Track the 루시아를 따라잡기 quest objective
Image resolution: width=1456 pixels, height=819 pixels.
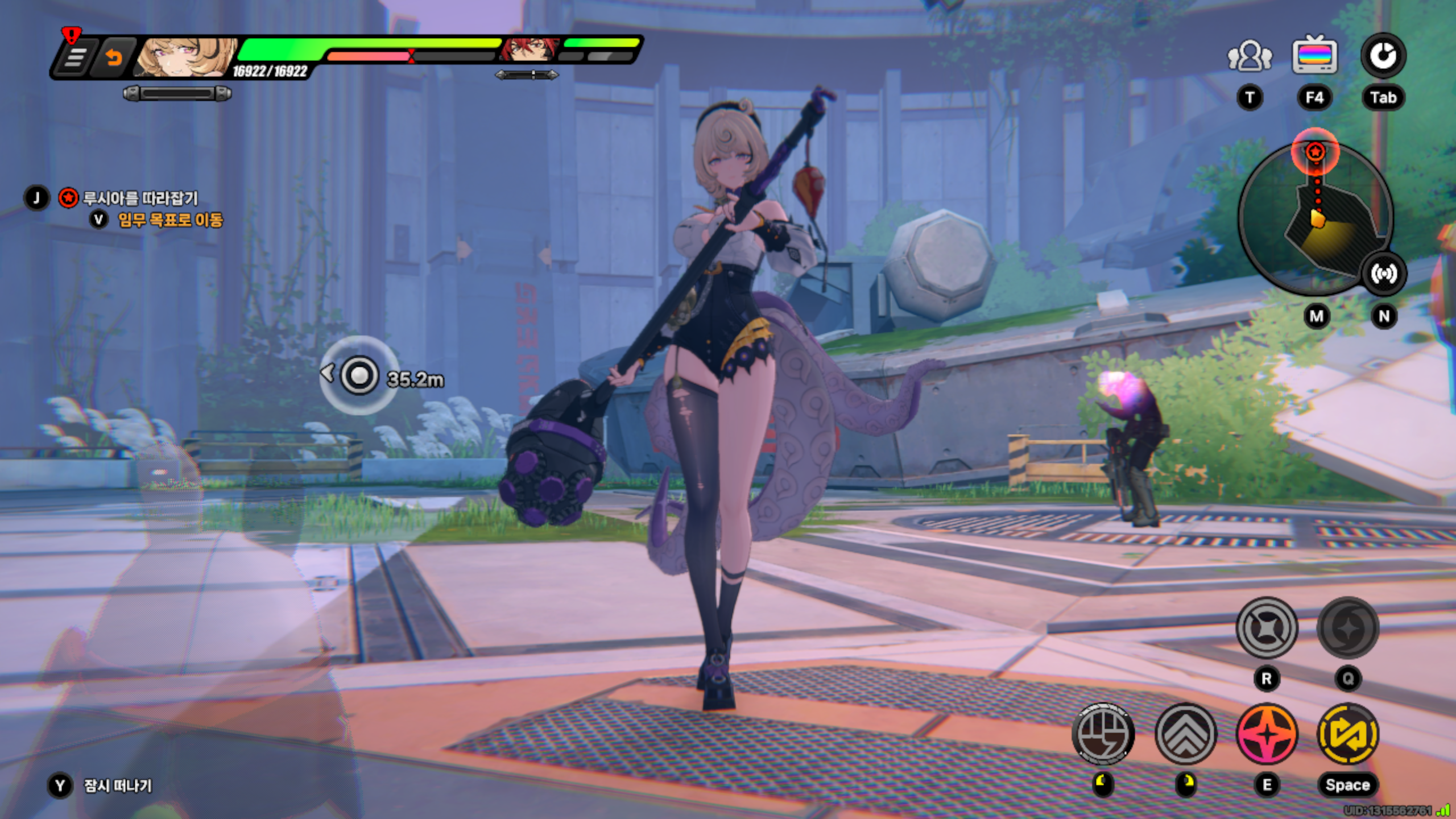(140, 198)
